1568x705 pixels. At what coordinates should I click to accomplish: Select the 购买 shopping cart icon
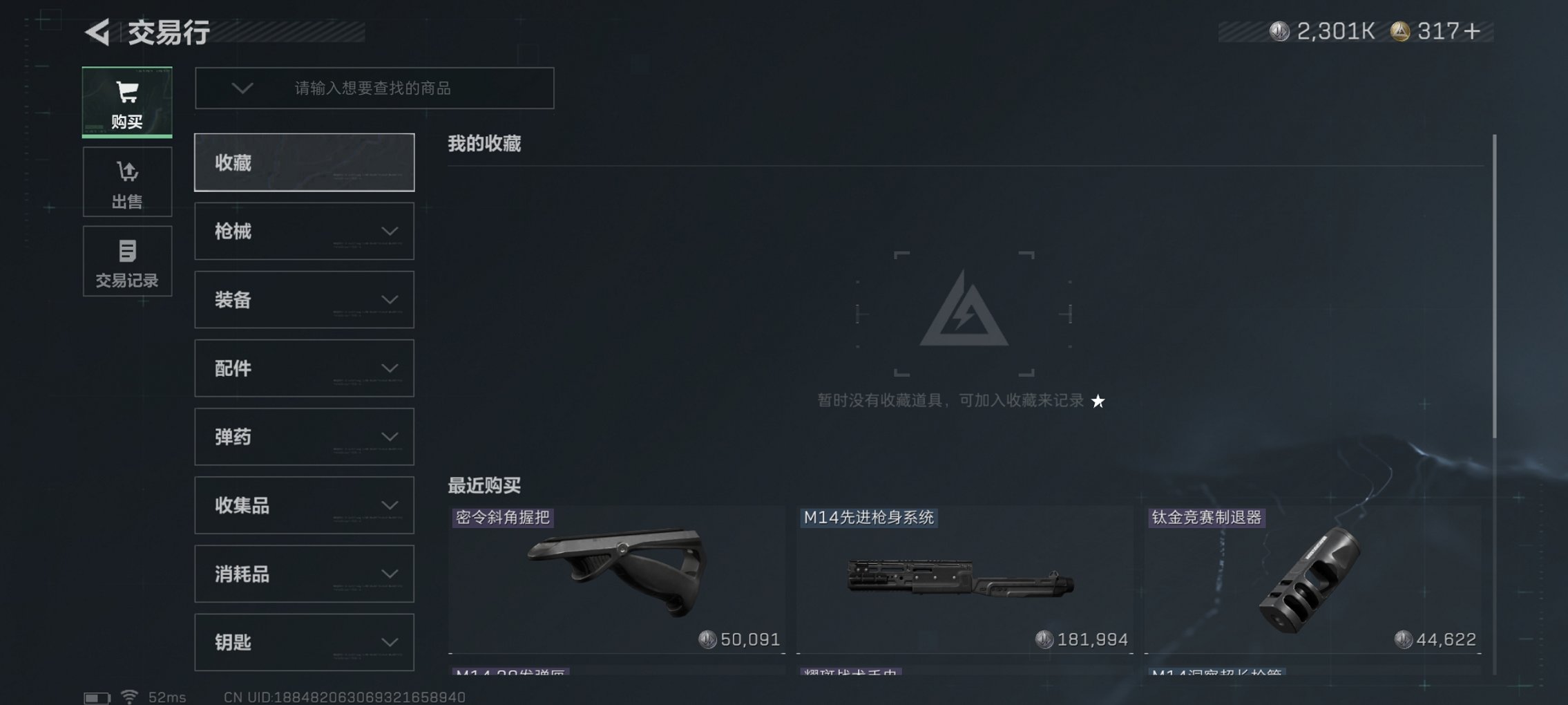click(126, 92)
